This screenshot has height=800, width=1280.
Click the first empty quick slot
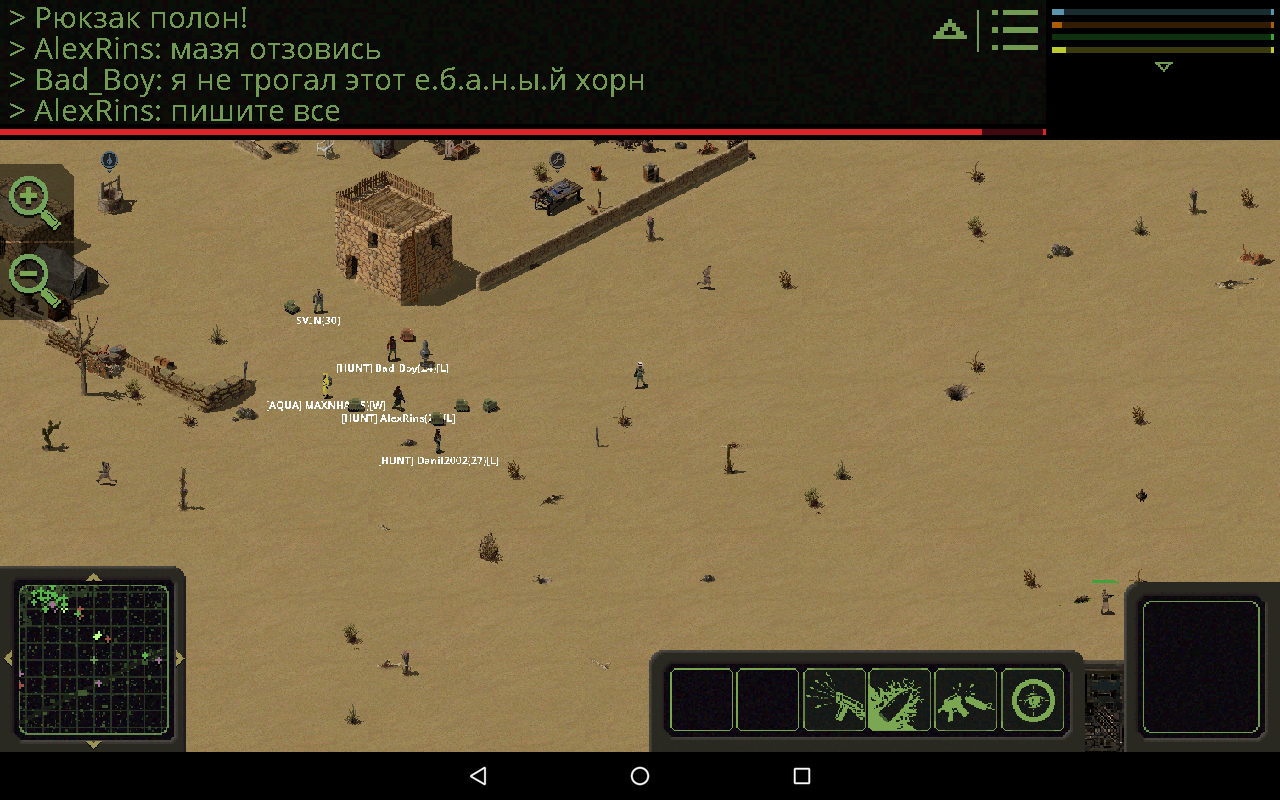(700, 700)
